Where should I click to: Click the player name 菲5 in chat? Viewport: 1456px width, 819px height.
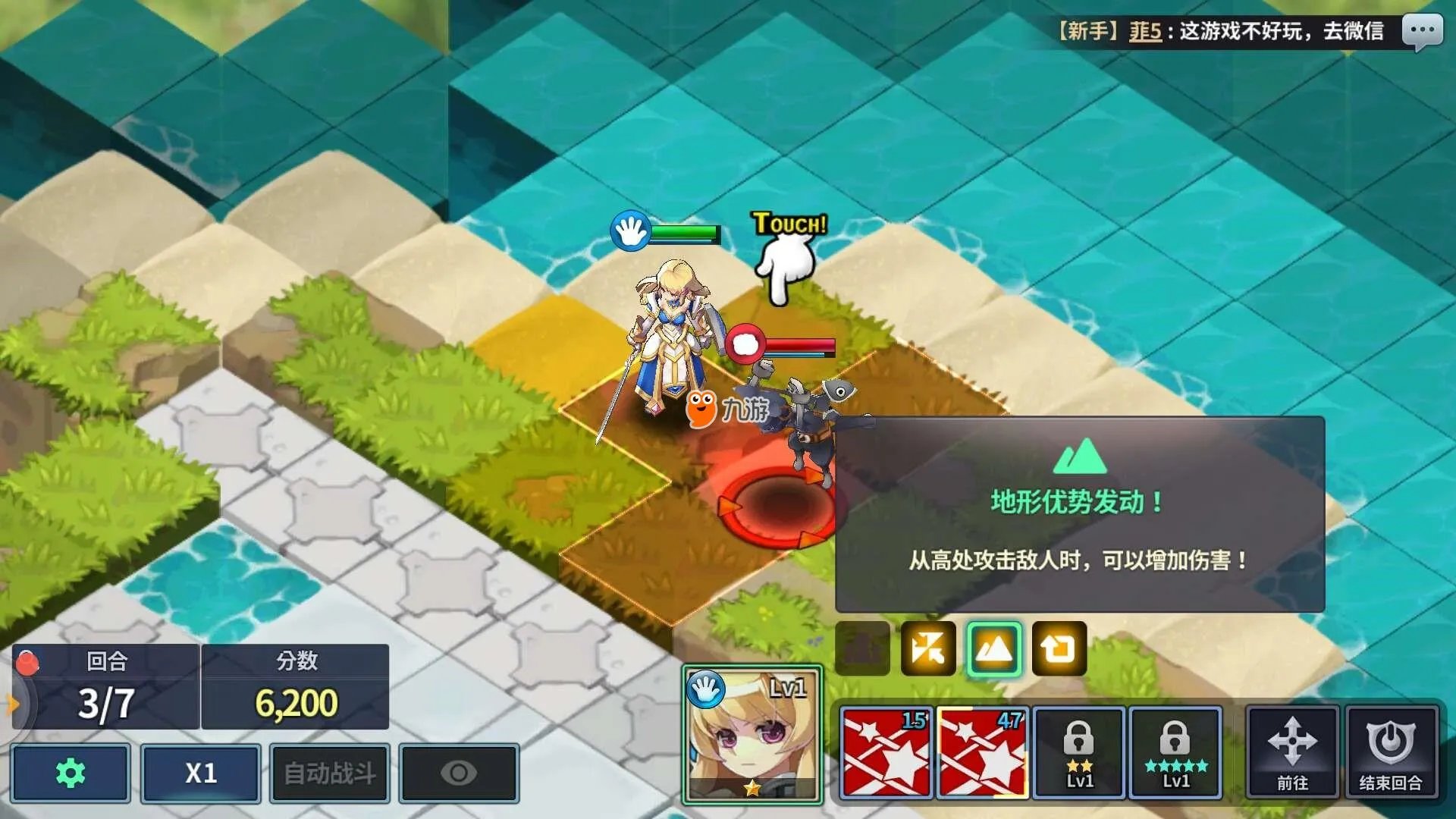(1145, 32)
